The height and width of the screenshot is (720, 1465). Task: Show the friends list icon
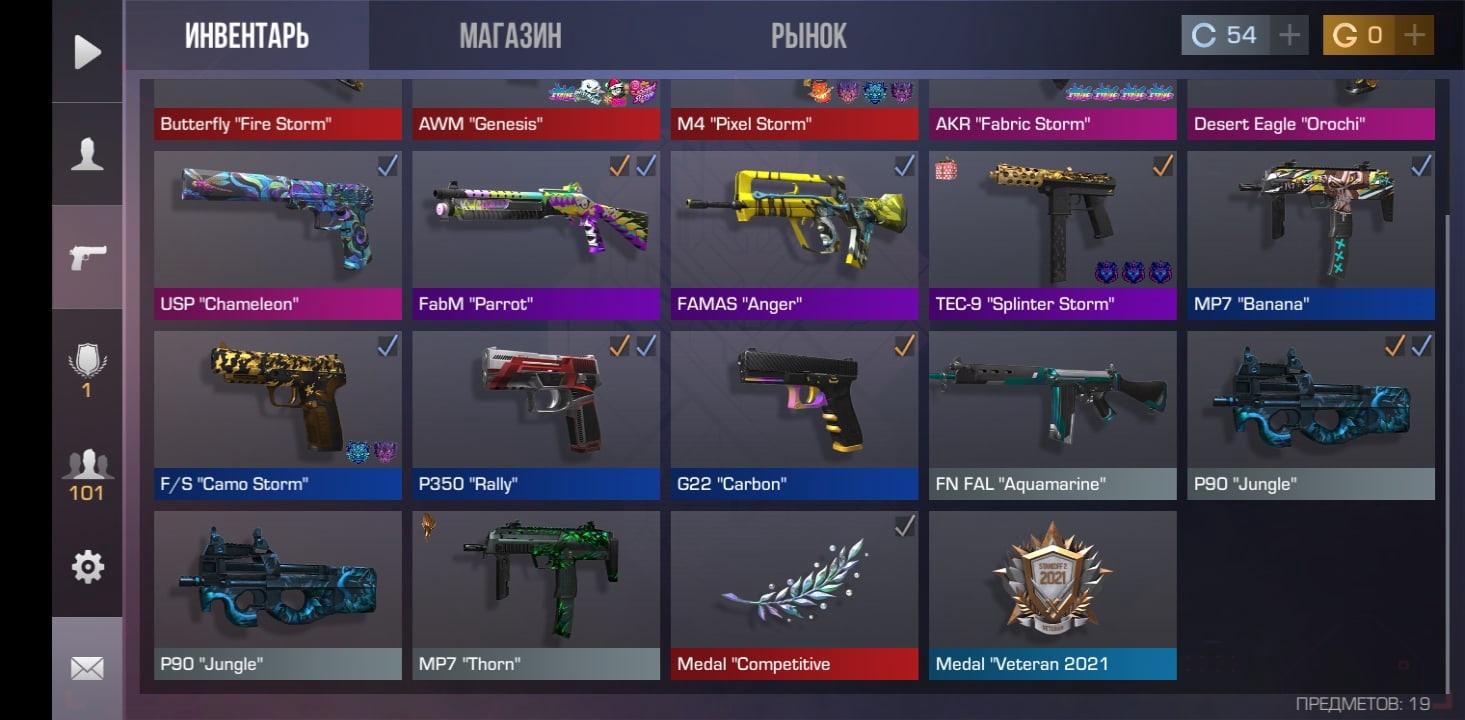tap(87, 472)
